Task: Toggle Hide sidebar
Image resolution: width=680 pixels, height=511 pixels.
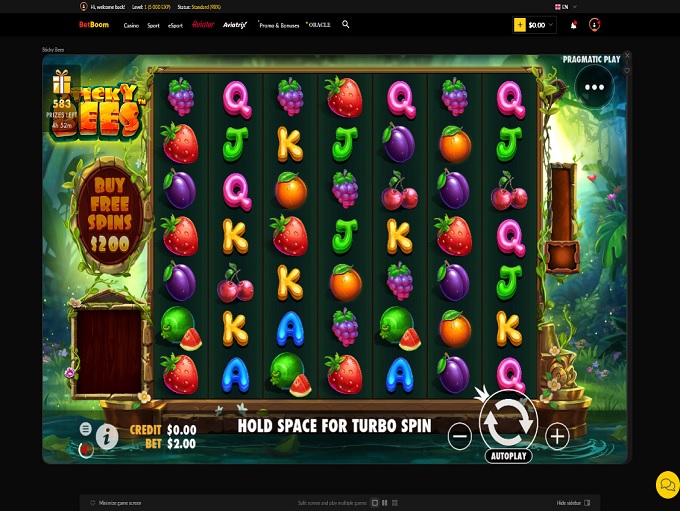Action: coord(573,502)
